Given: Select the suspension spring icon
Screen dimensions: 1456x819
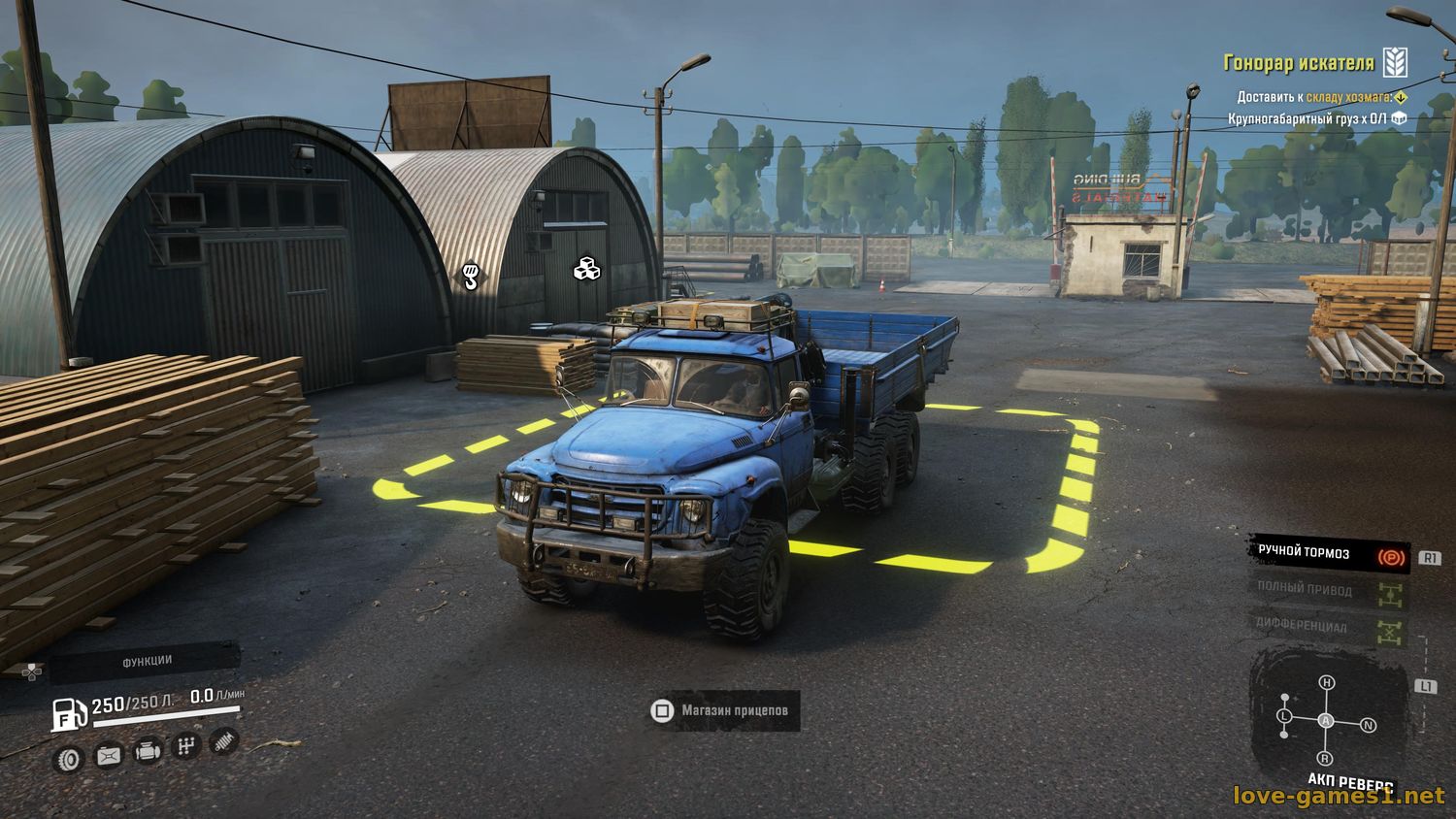Looking at the screenshot, I should pos(223,741).
